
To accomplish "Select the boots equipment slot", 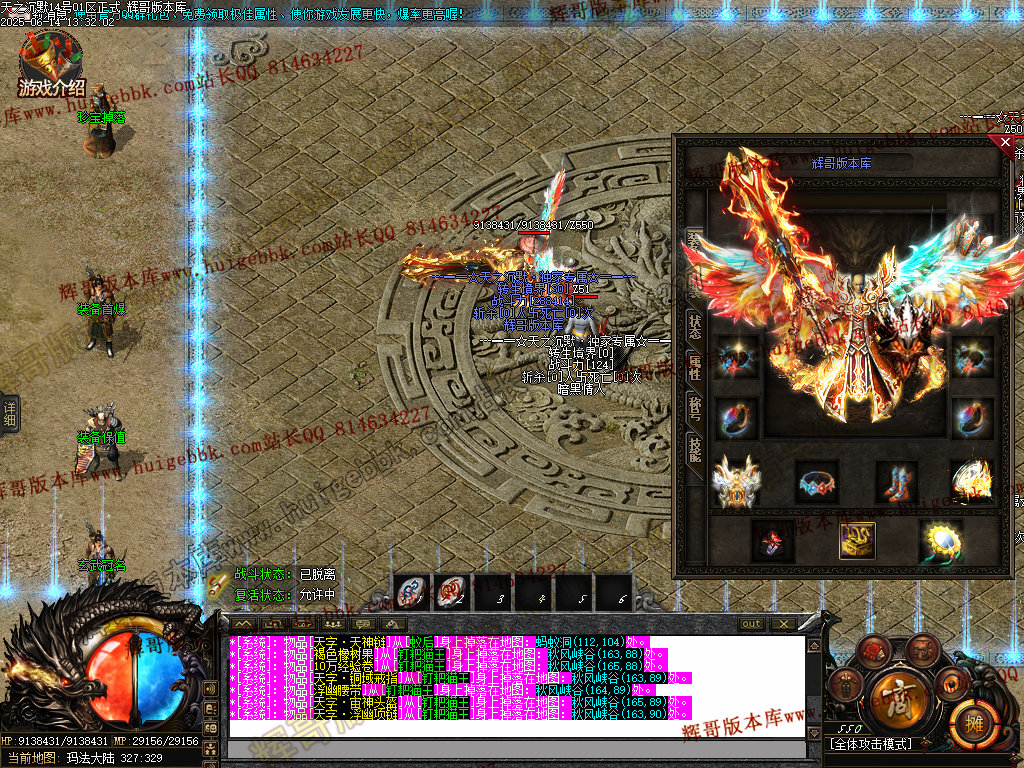I will click(x=896, y=481).
